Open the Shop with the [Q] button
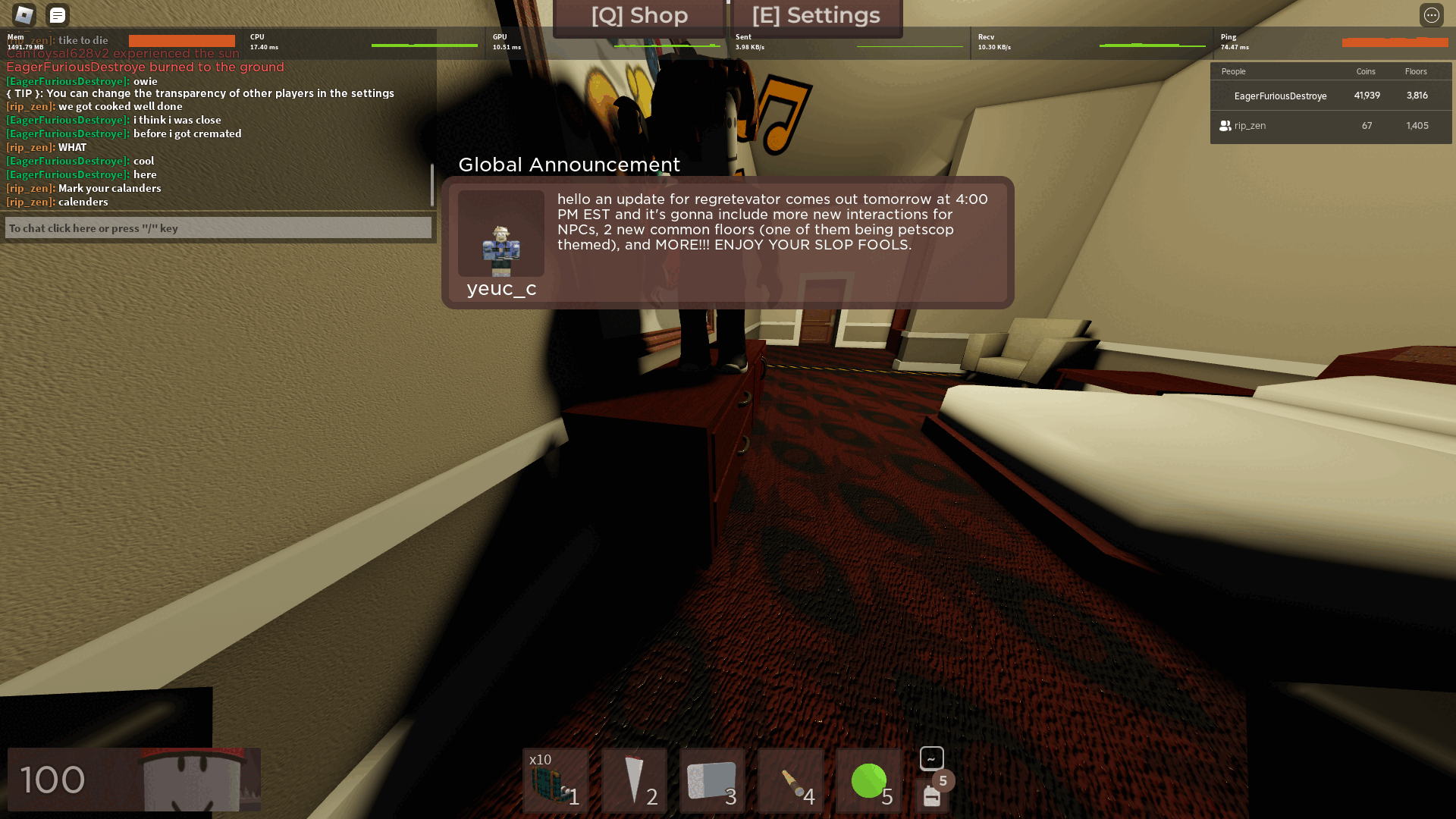1456x819 pixels. click(x=639, y=15)
